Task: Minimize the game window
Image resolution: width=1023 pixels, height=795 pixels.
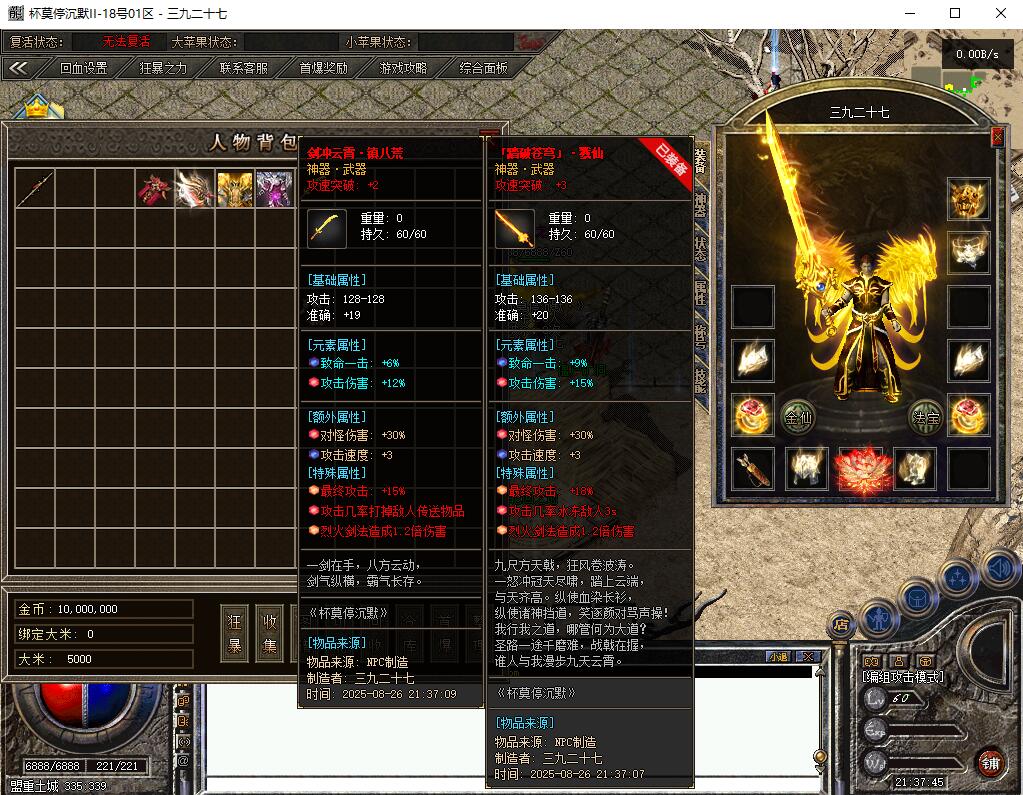Action: (x=909, y=13)
